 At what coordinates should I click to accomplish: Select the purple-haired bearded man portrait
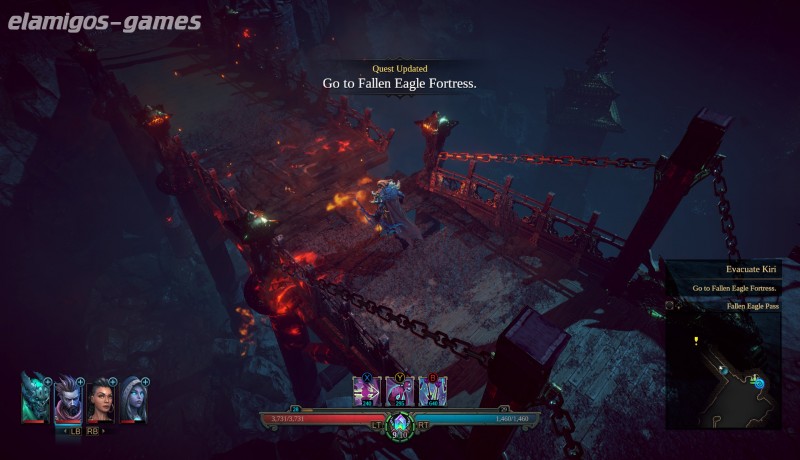[68, 400]
